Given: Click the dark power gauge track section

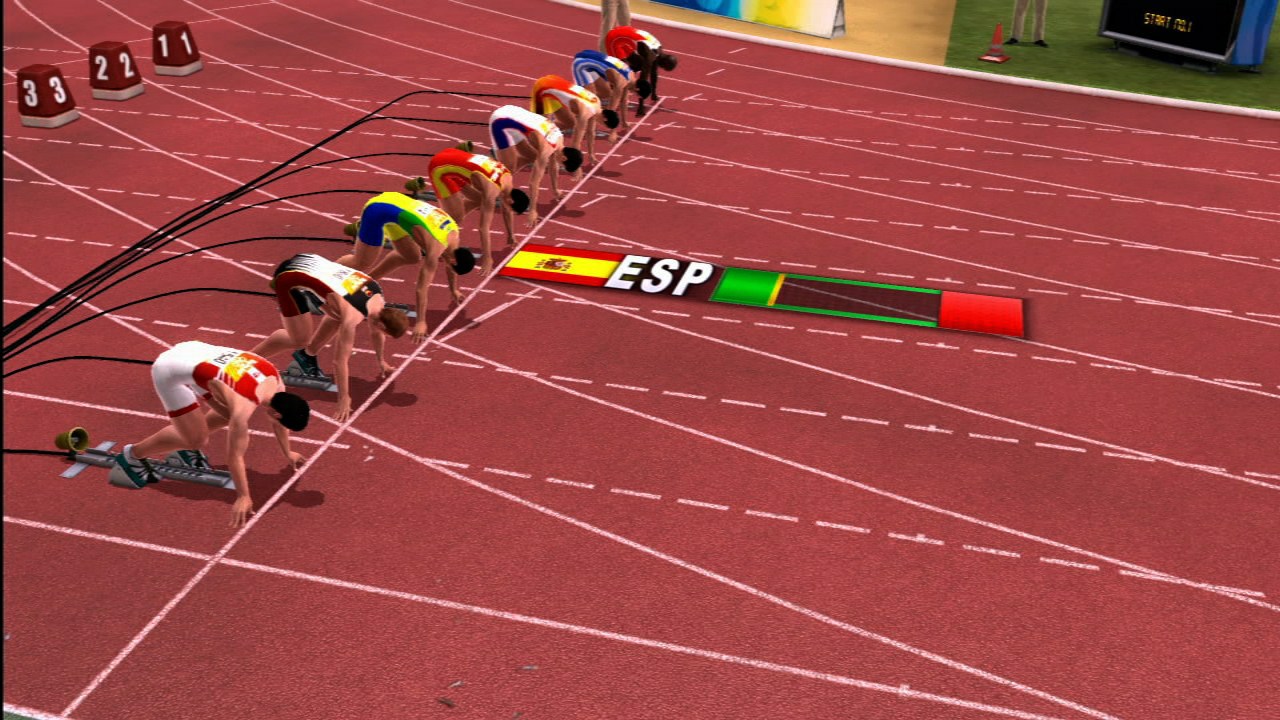Looking at the screenshot, I should tap(860, 300).
